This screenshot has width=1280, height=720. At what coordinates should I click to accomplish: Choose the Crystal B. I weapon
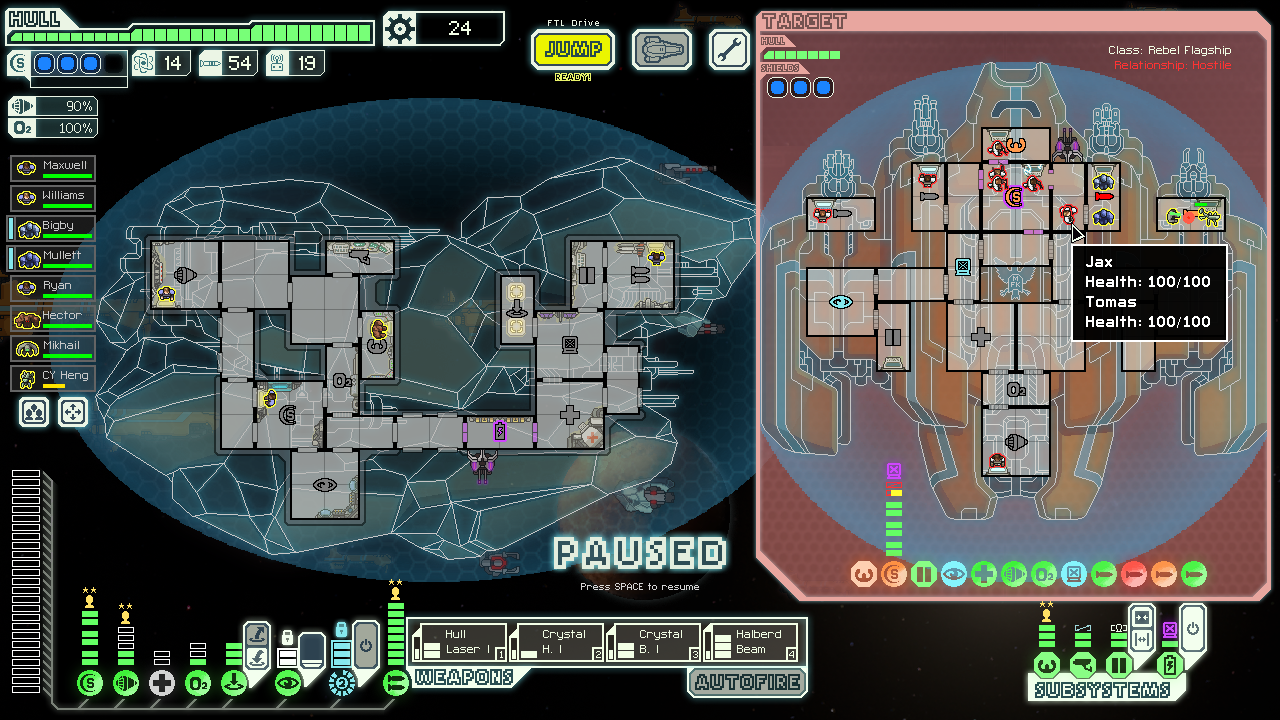[654, 642]
